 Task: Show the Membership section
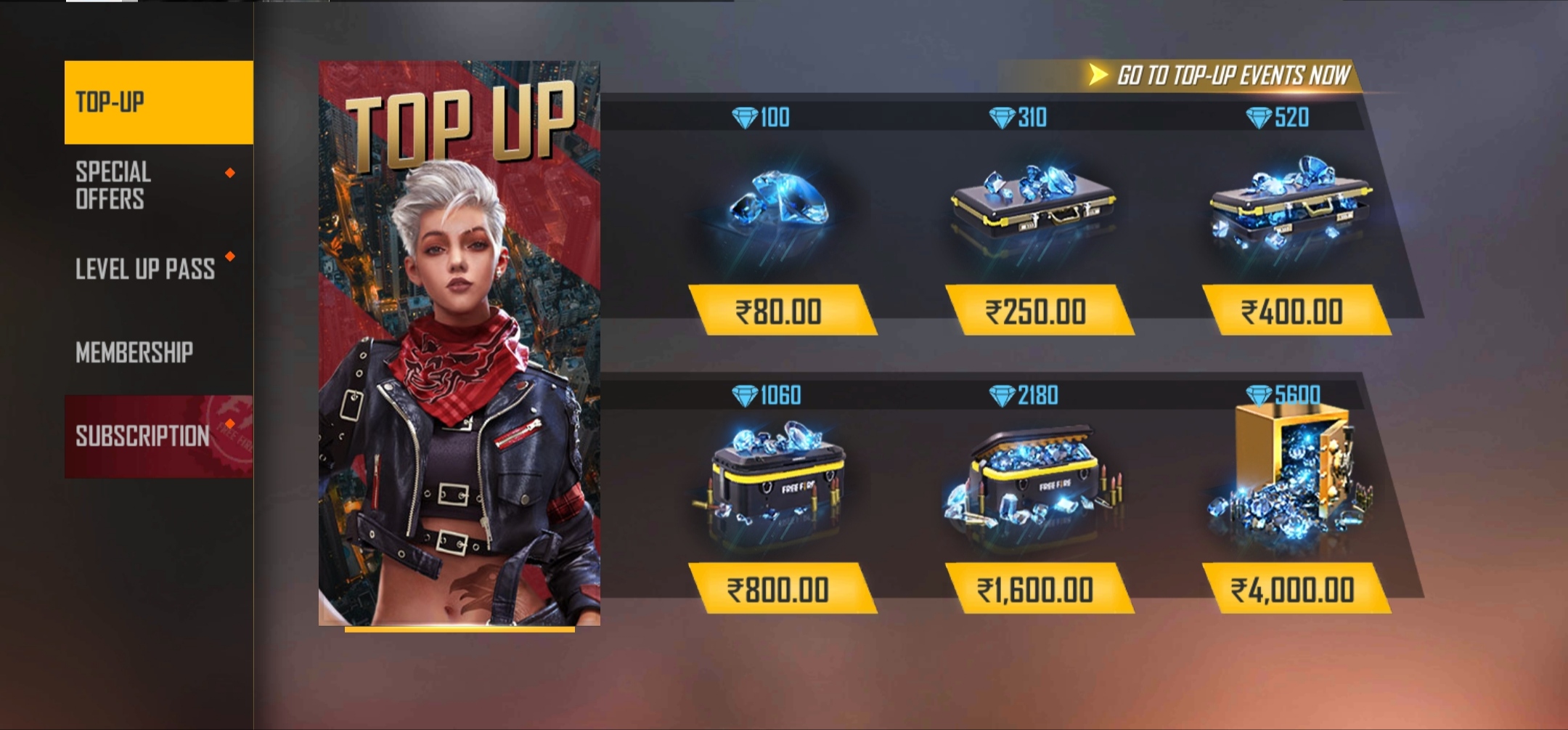pos(158,352)
